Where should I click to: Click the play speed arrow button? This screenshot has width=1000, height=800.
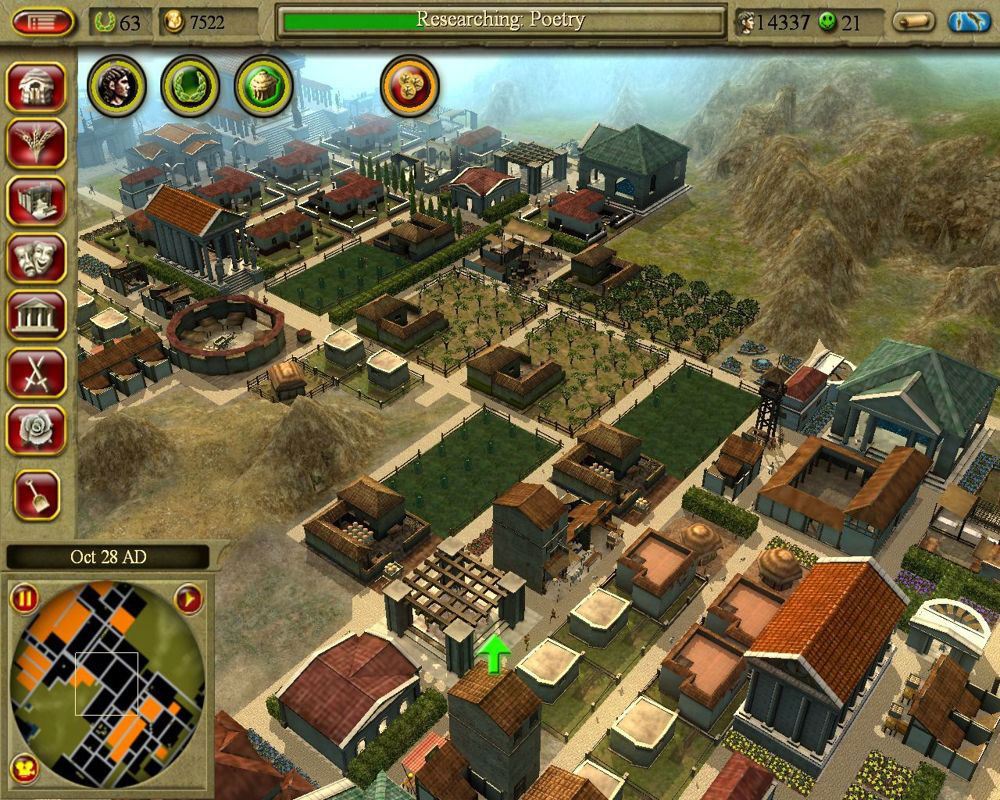tap(189, 599)
